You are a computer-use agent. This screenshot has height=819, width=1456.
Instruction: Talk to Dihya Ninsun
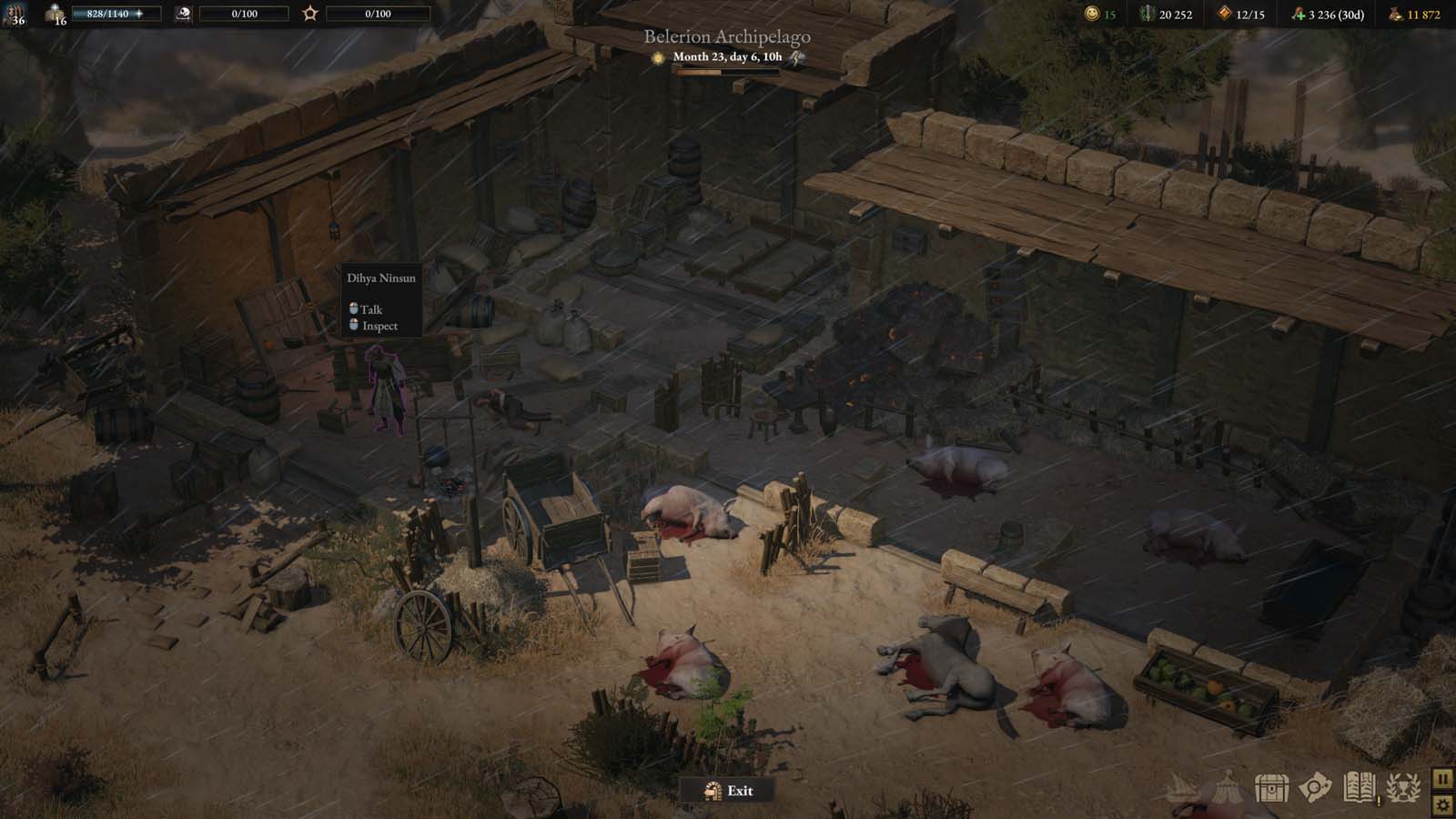click(370, 309)
